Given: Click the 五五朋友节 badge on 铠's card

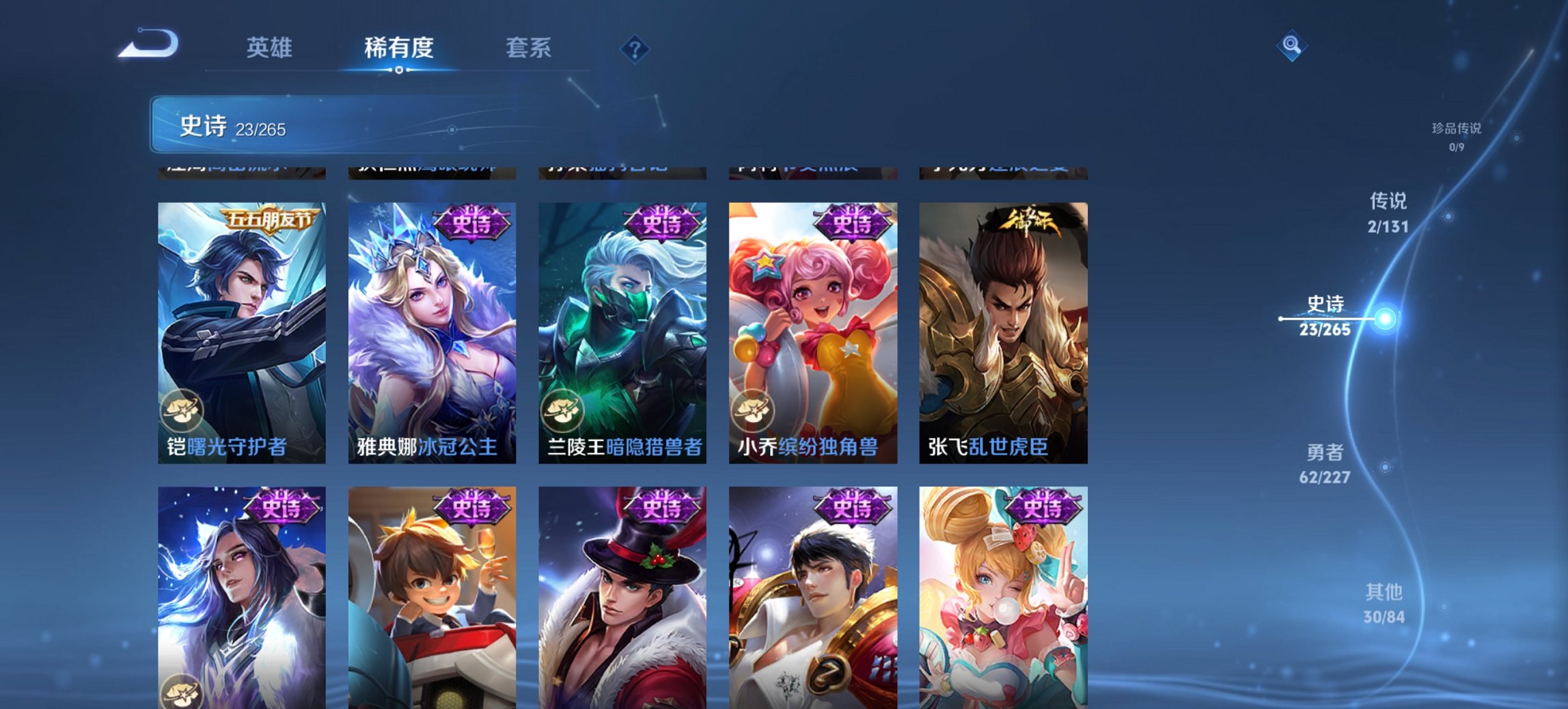Looking at the screenshot, I should pyautogui.click(x=269, y=221).
